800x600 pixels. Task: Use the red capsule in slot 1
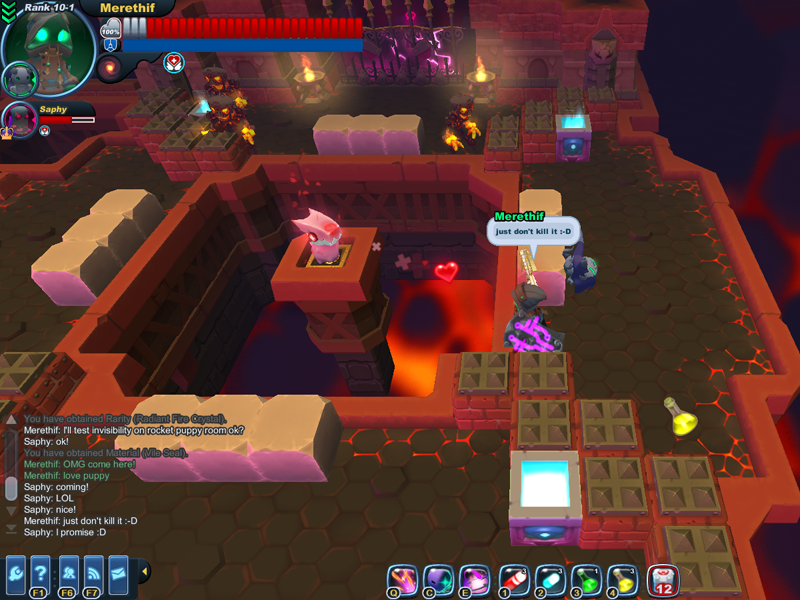(x=513, y=578)
